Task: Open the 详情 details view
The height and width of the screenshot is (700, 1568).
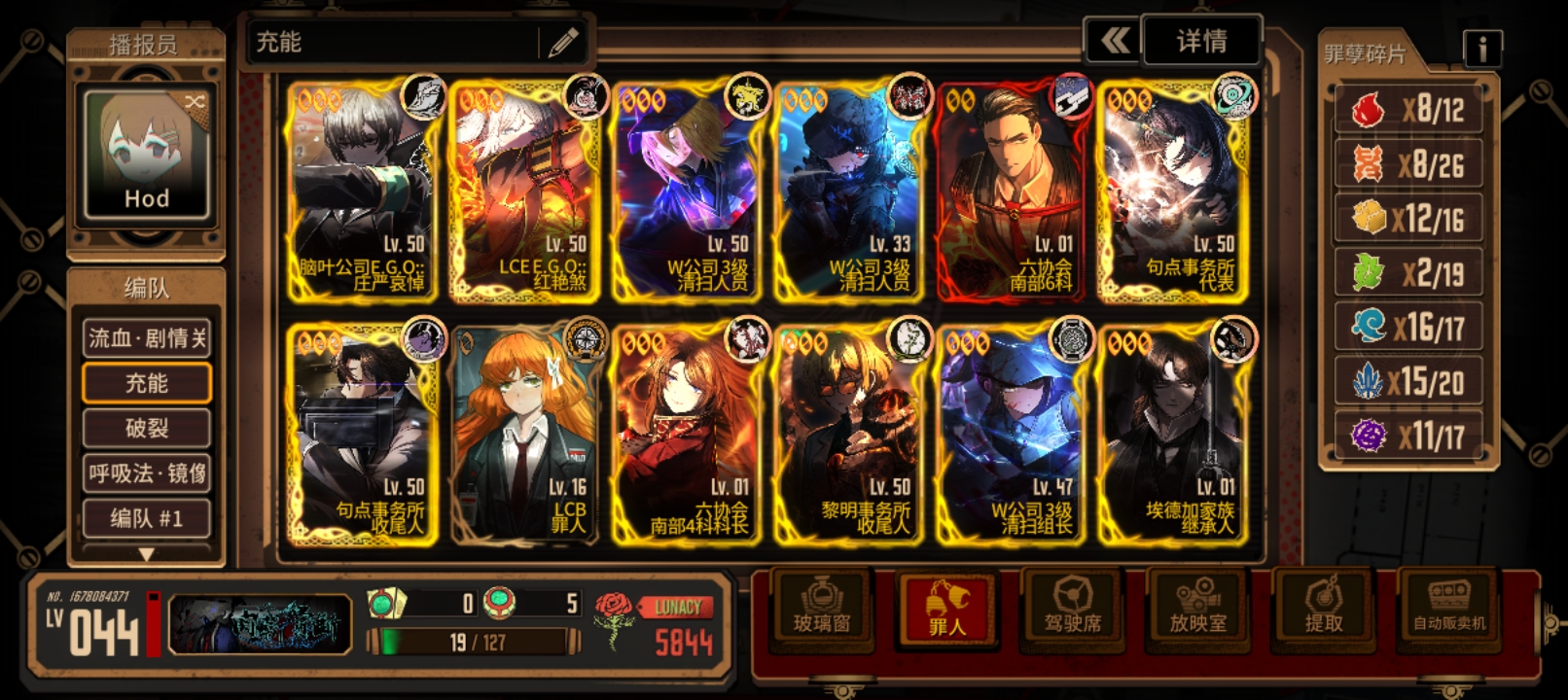Action: [x=1202, y=41]
